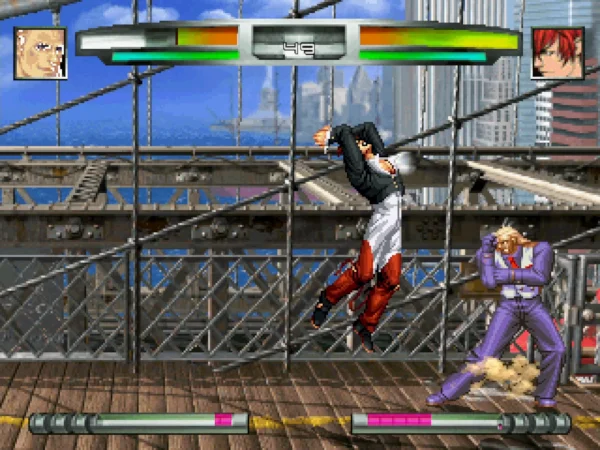Click the blond fighter portrait

40,53
